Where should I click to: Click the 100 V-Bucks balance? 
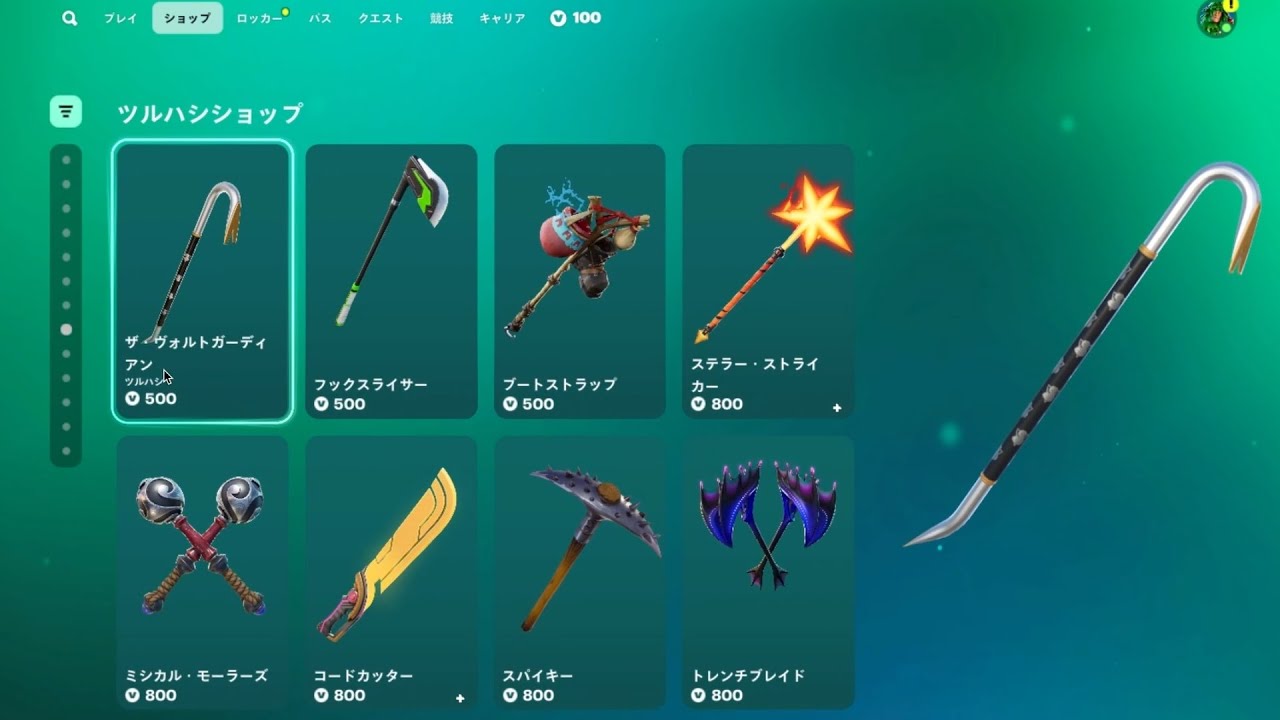[x=576, y=18]
